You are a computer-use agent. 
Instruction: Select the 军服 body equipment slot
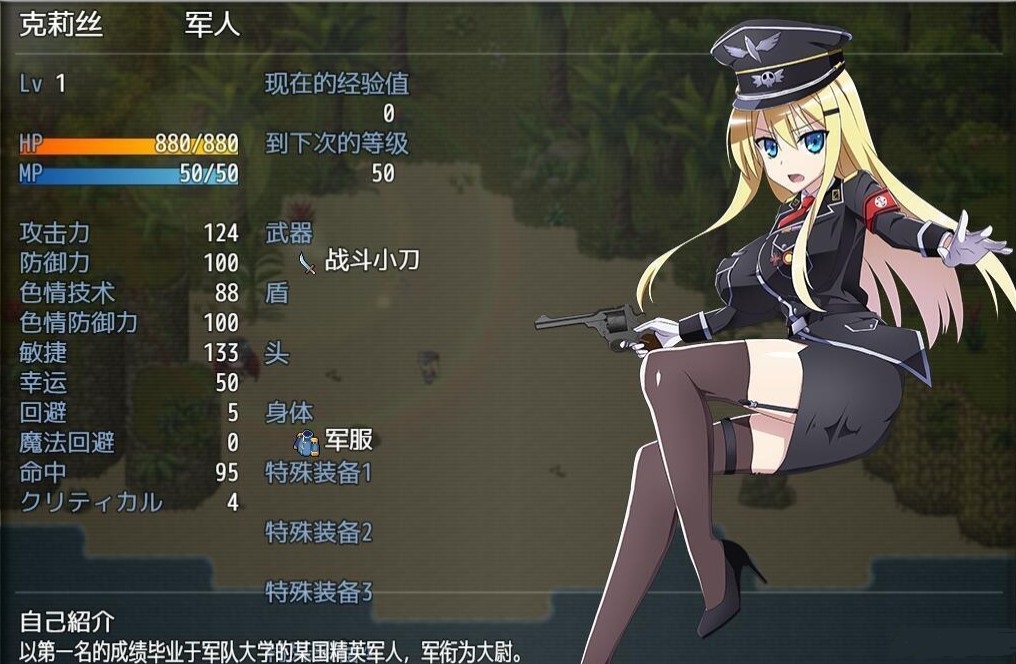[x=334, y=441]
